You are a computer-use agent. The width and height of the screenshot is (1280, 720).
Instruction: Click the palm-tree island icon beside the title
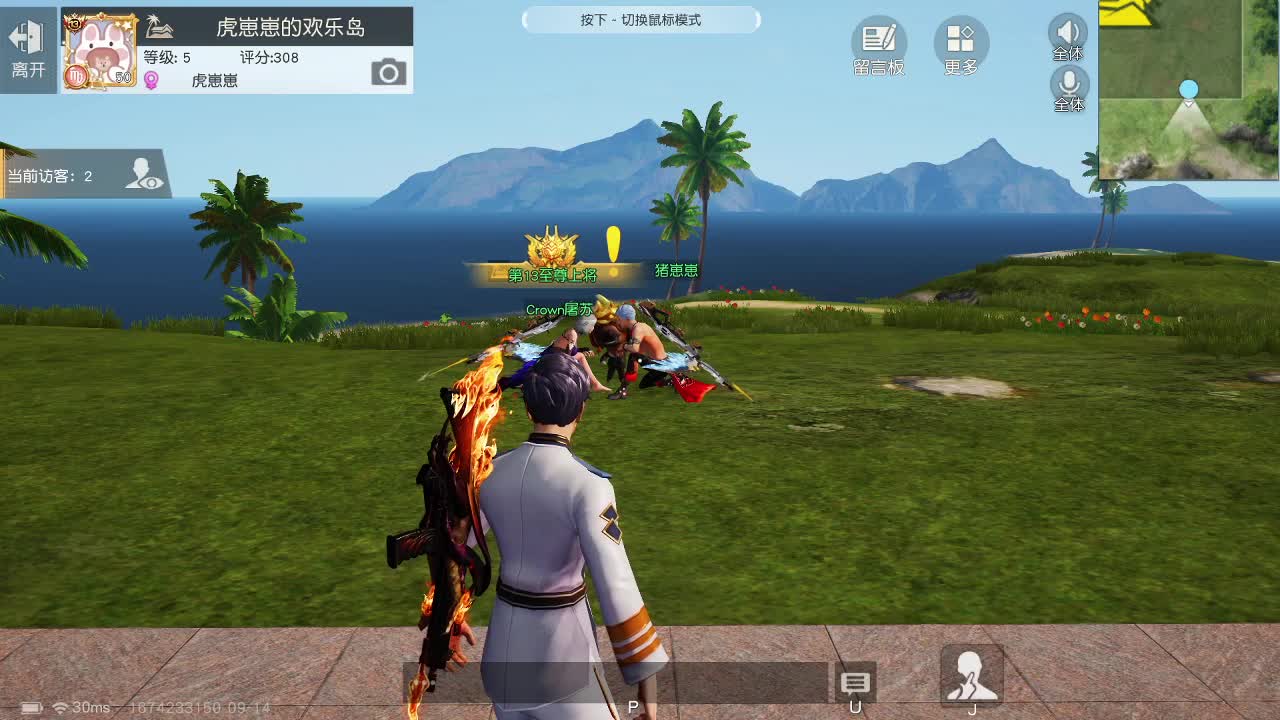pyautogui.click(x=158, y=27)
